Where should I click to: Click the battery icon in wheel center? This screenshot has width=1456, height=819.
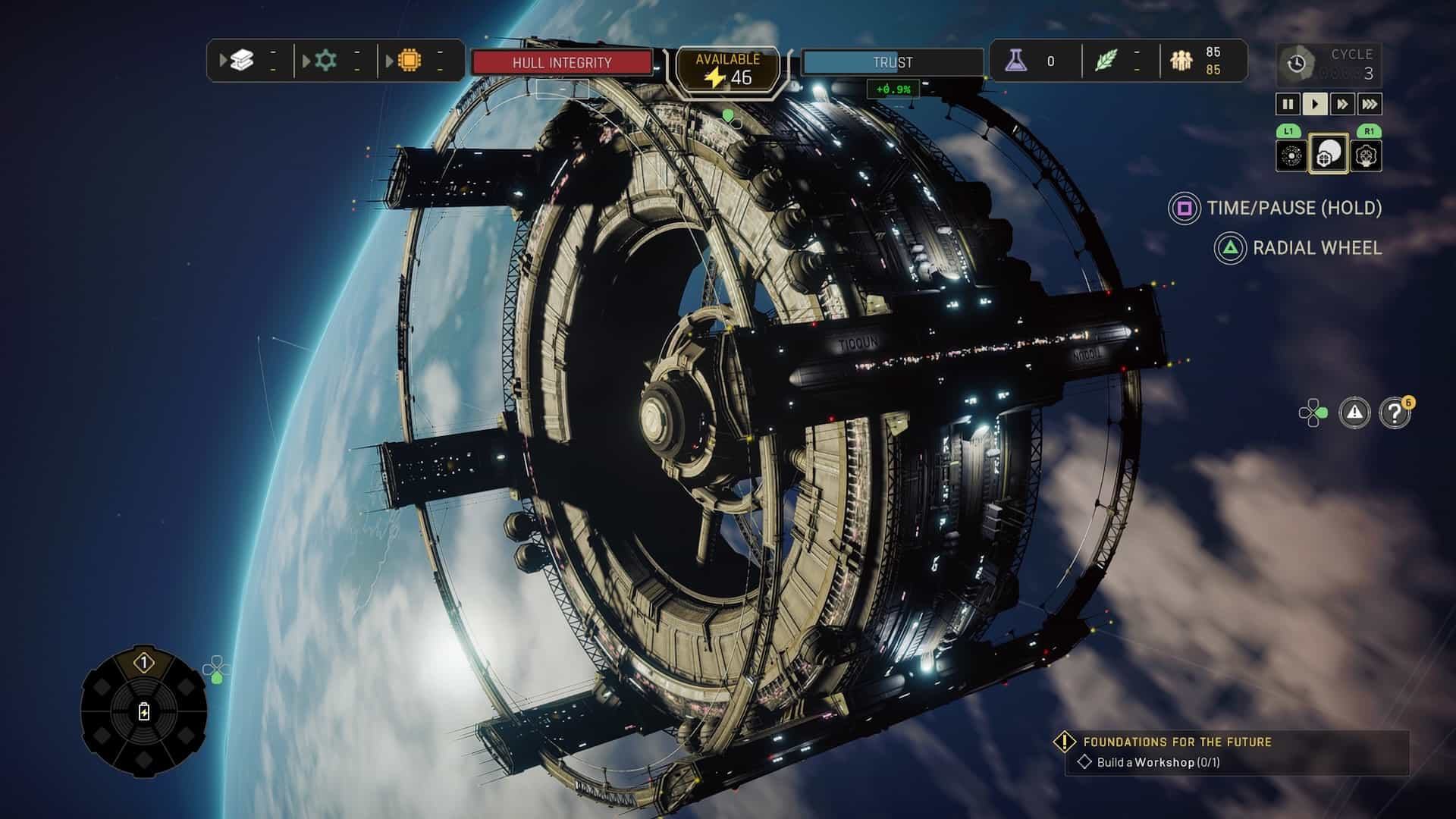(144, 712)
